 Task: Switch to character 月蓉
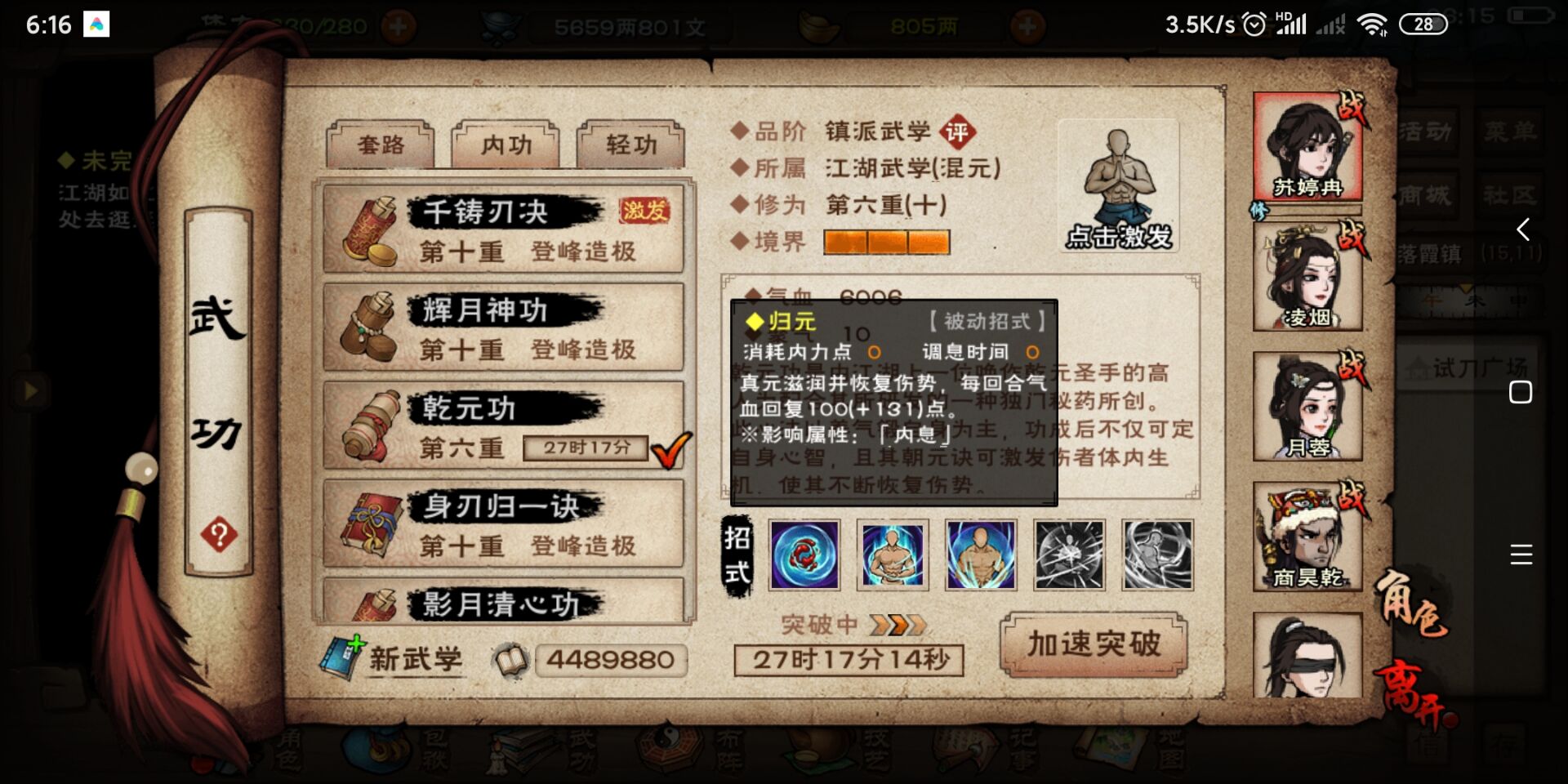(1307, 407)
